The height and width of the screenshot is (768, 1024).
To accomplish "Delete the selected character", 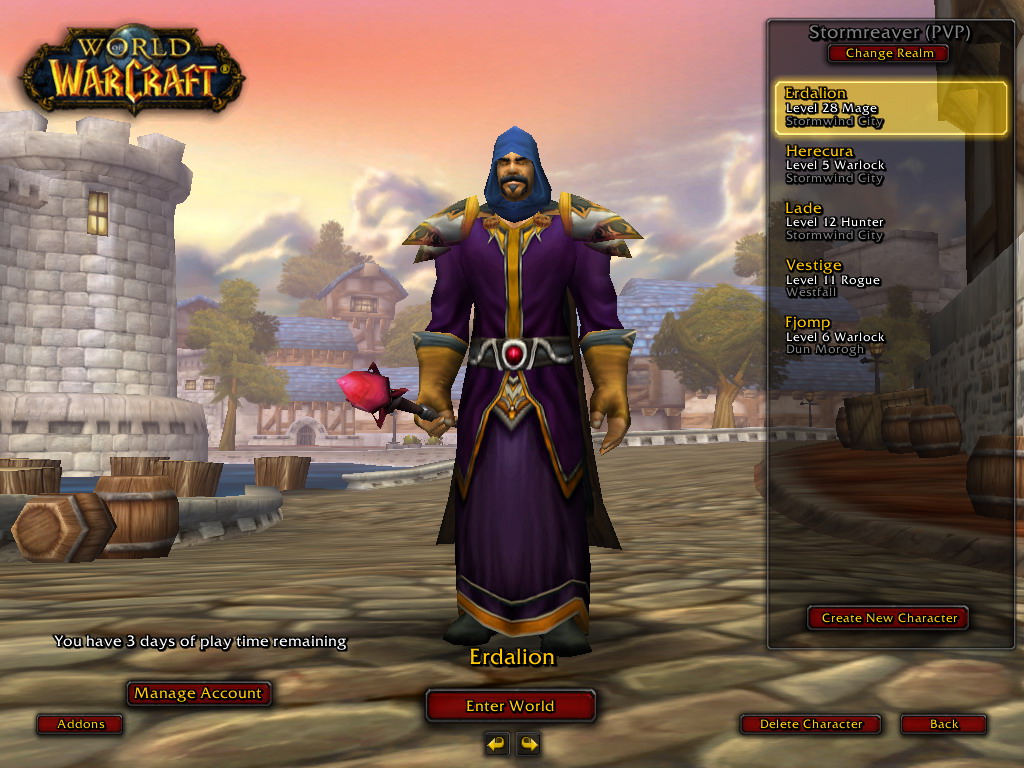I will pos(810,724).
